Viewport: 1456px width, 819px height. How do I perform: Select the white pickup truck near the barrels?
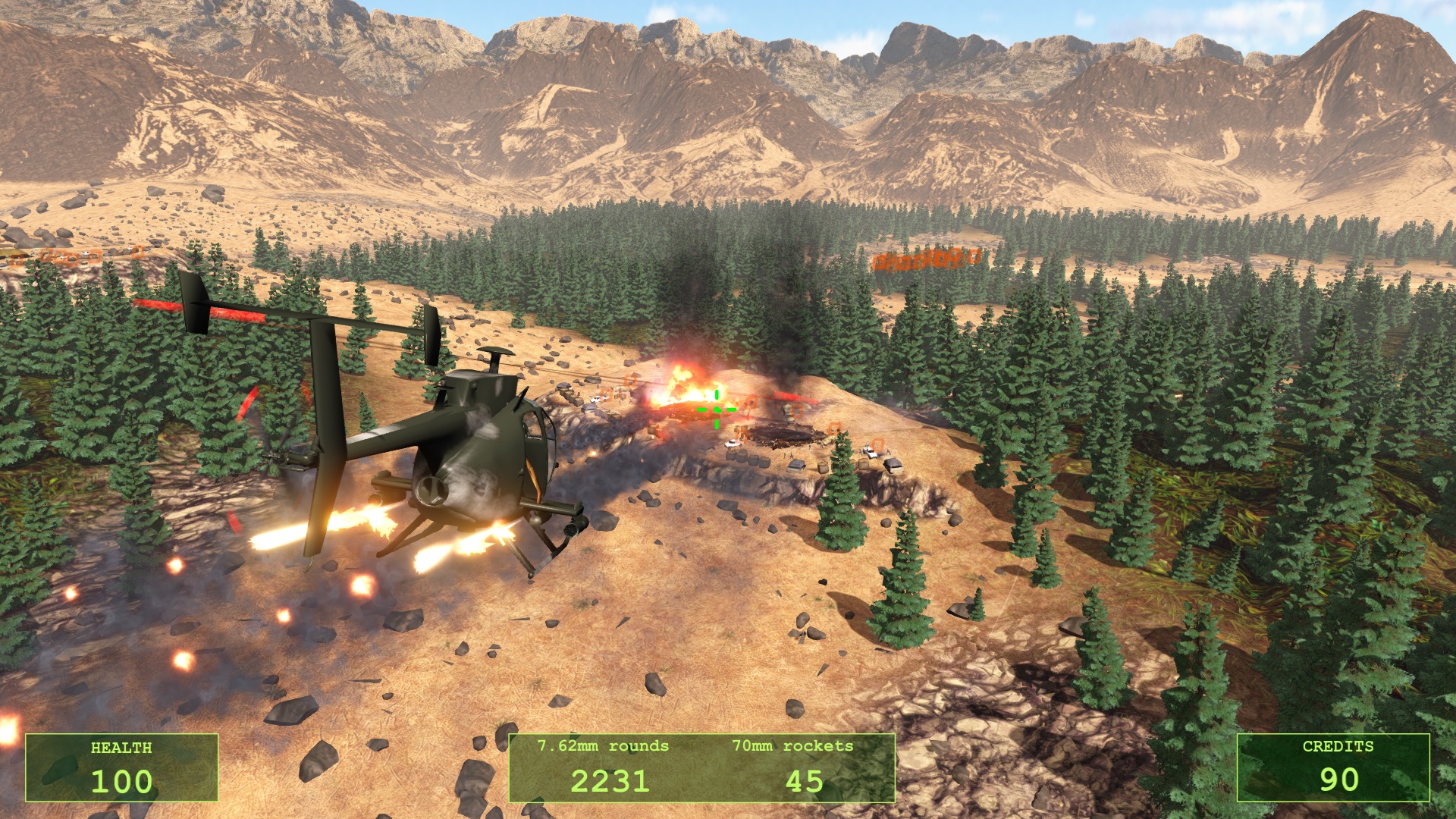[732, 444]
